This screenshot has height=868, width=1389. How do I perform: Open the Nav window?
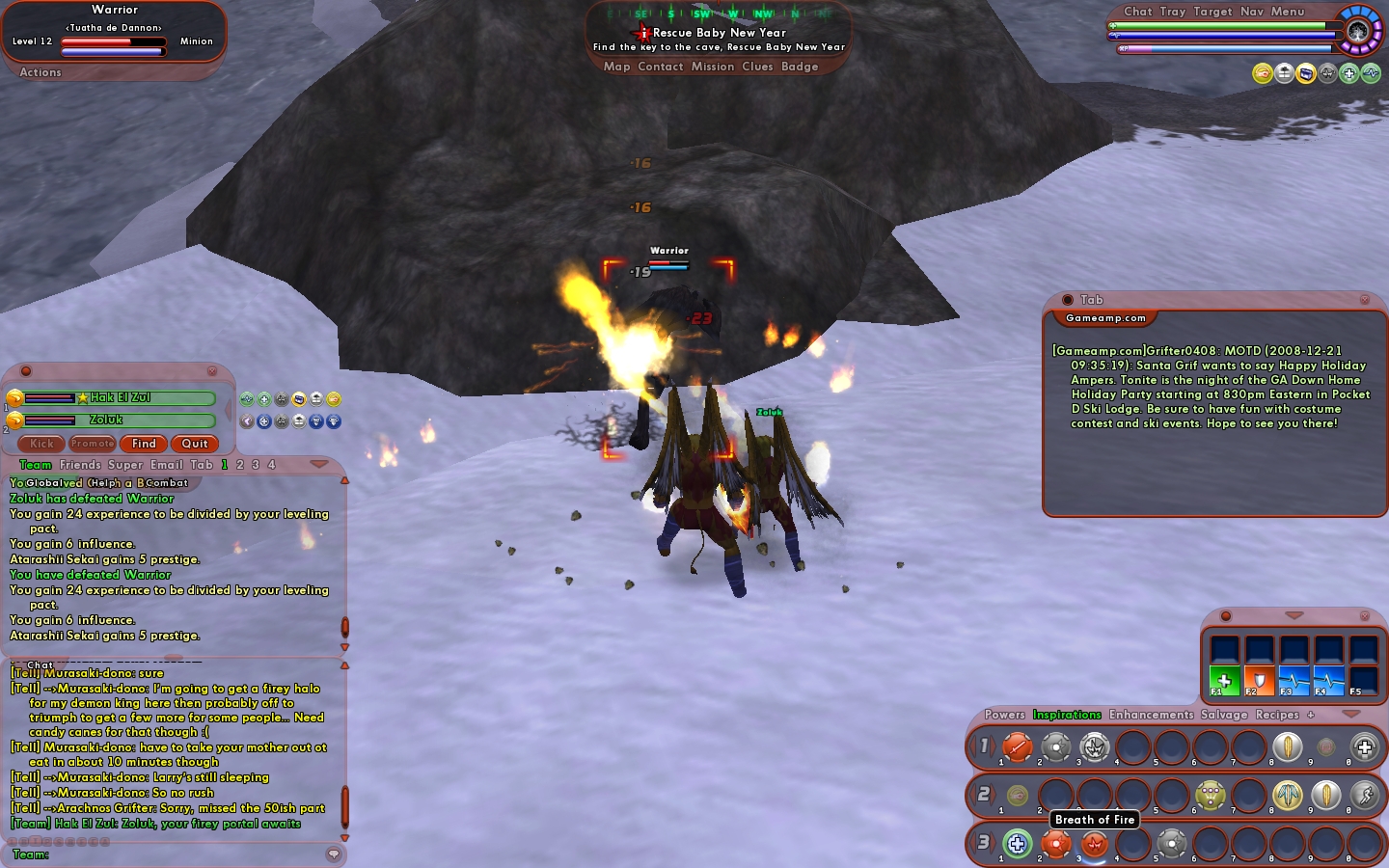pos(1252,12)
